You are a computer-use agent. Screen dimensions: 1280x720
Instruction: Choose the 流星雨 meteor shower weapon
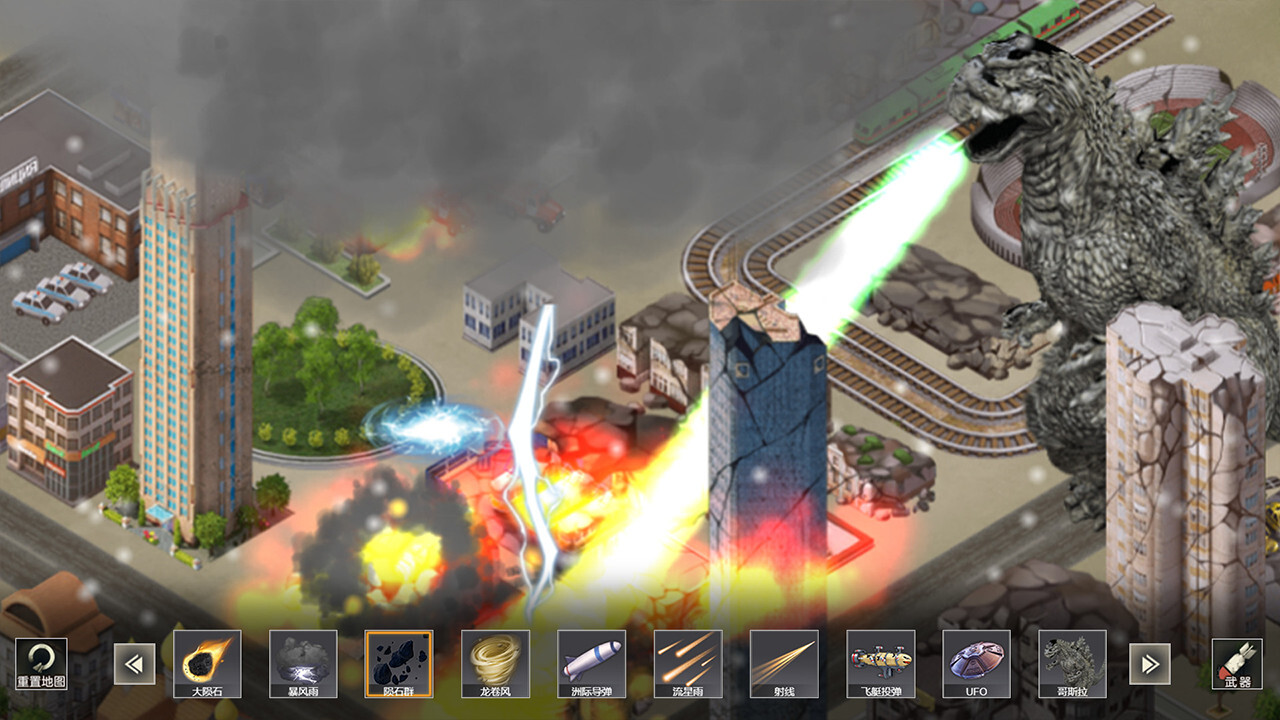[687, 663]
